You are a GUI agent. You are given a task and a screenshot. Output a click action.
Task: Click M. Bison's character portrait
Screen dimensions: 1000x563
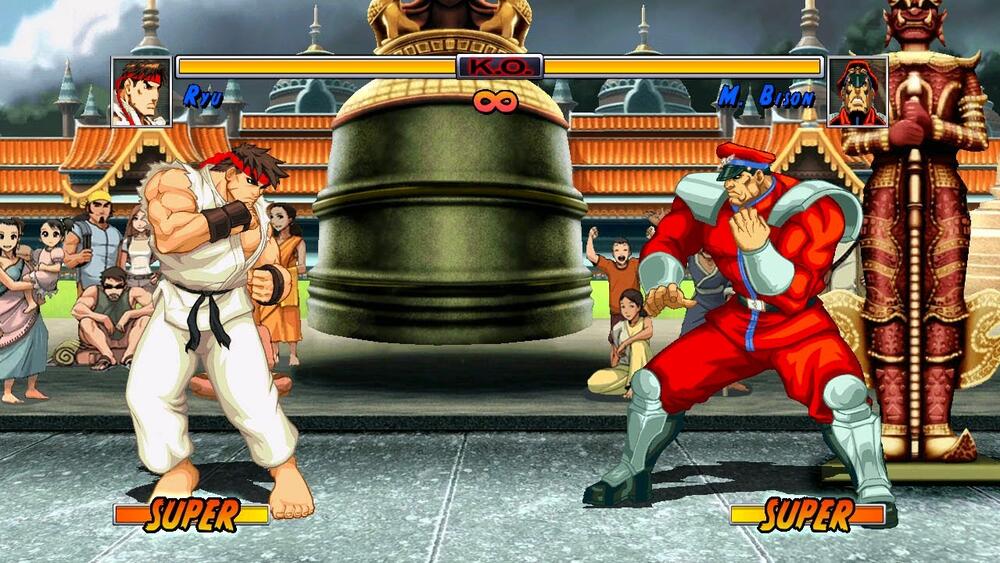point(857,91)
